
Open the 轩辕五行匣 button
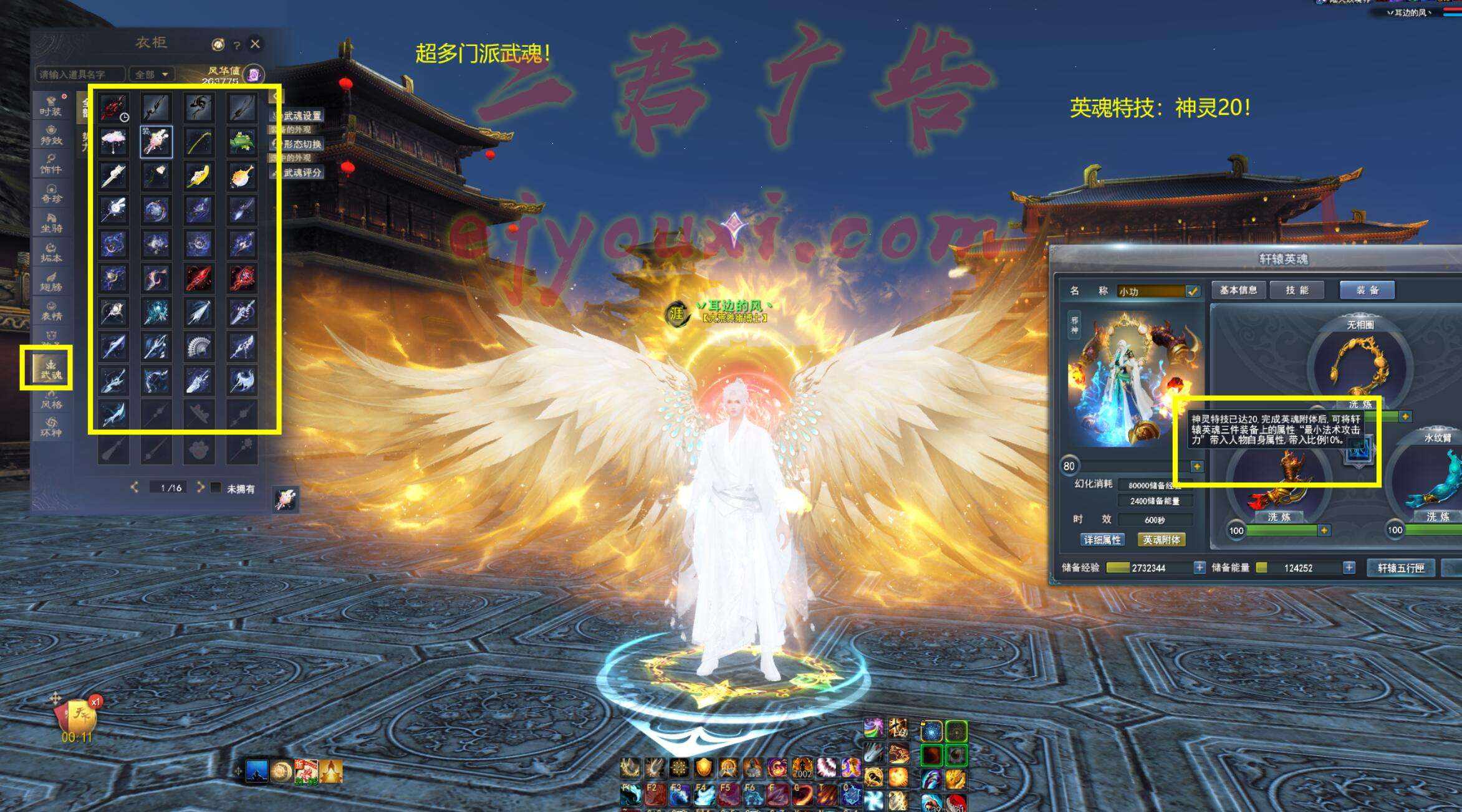(1401, 568)
